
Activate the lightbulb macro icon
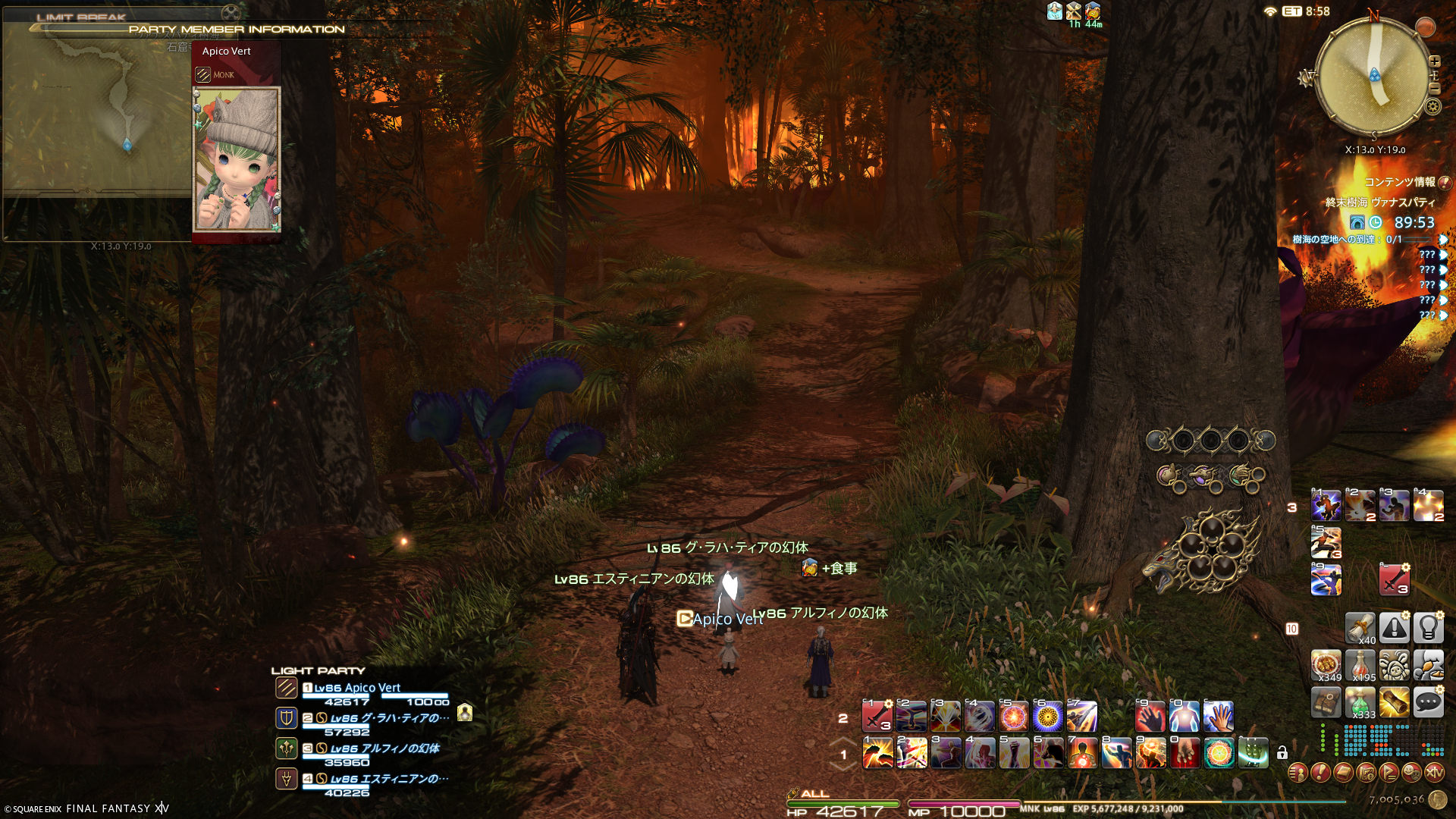click(1428, 628)
